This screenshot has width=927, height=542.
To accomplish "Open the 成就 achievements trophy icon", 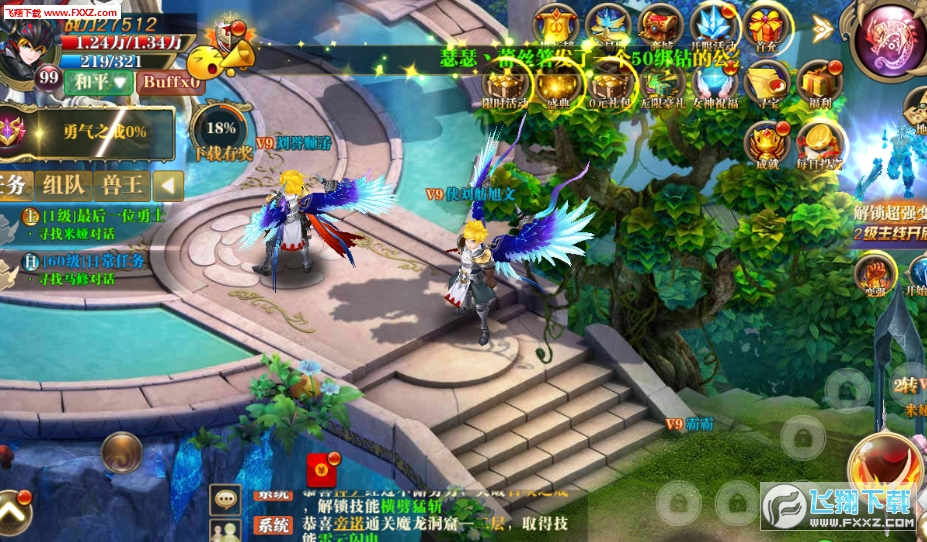I will (768, 145).
